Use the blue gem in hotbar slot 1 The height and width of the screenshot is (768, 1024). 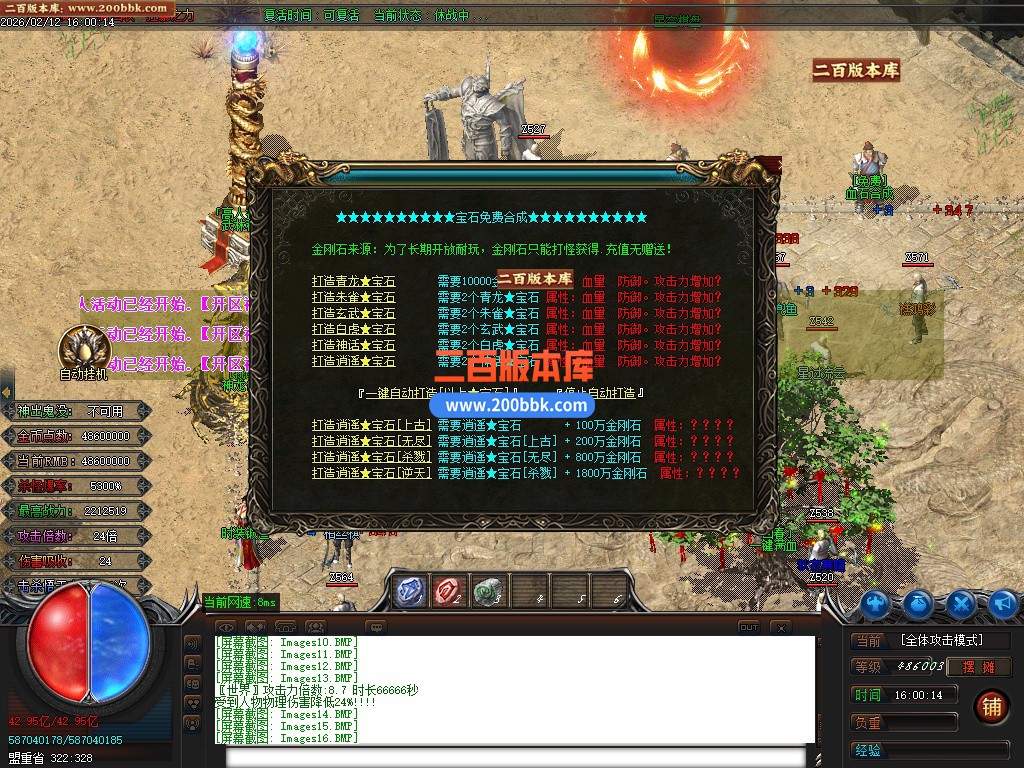coord(409,591)
